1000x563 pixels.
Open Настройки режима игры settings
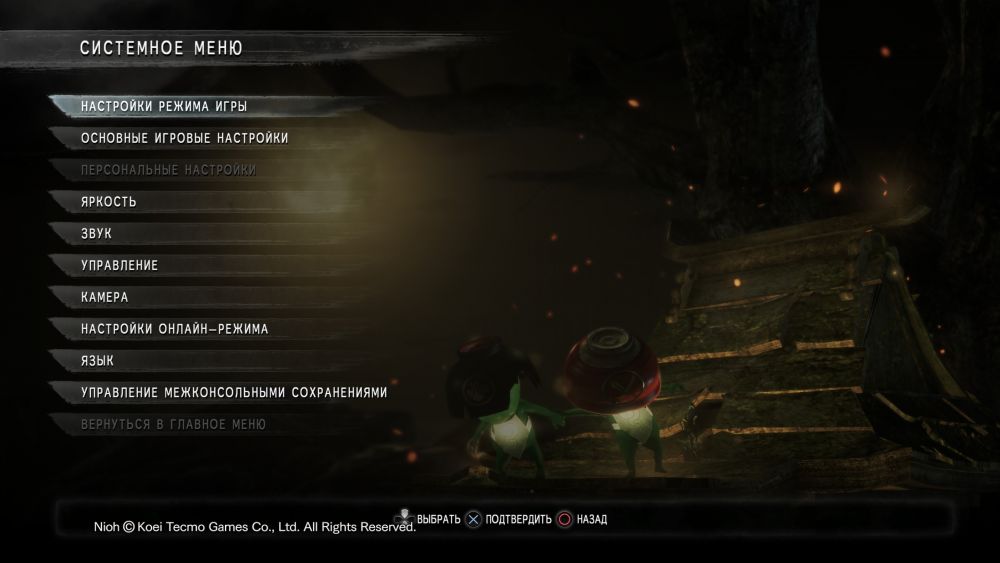(x=164, y=106)
